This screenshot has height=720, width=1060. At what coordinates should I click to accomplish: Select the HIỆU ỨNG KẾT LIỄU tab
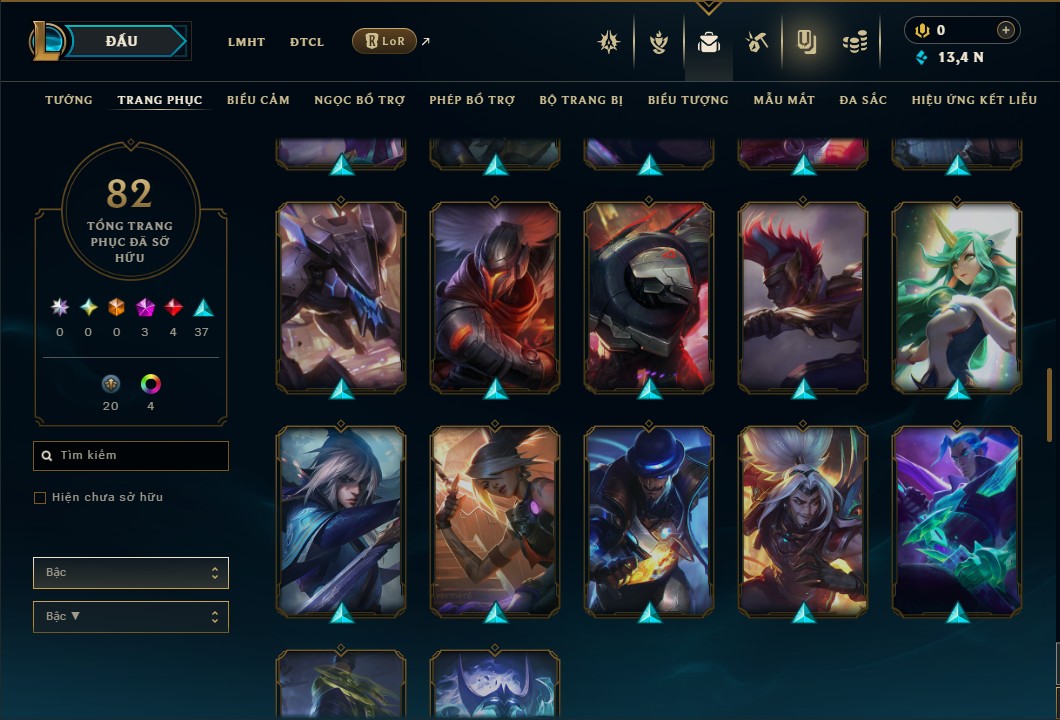pyautogui.click(x=974, y=100)
